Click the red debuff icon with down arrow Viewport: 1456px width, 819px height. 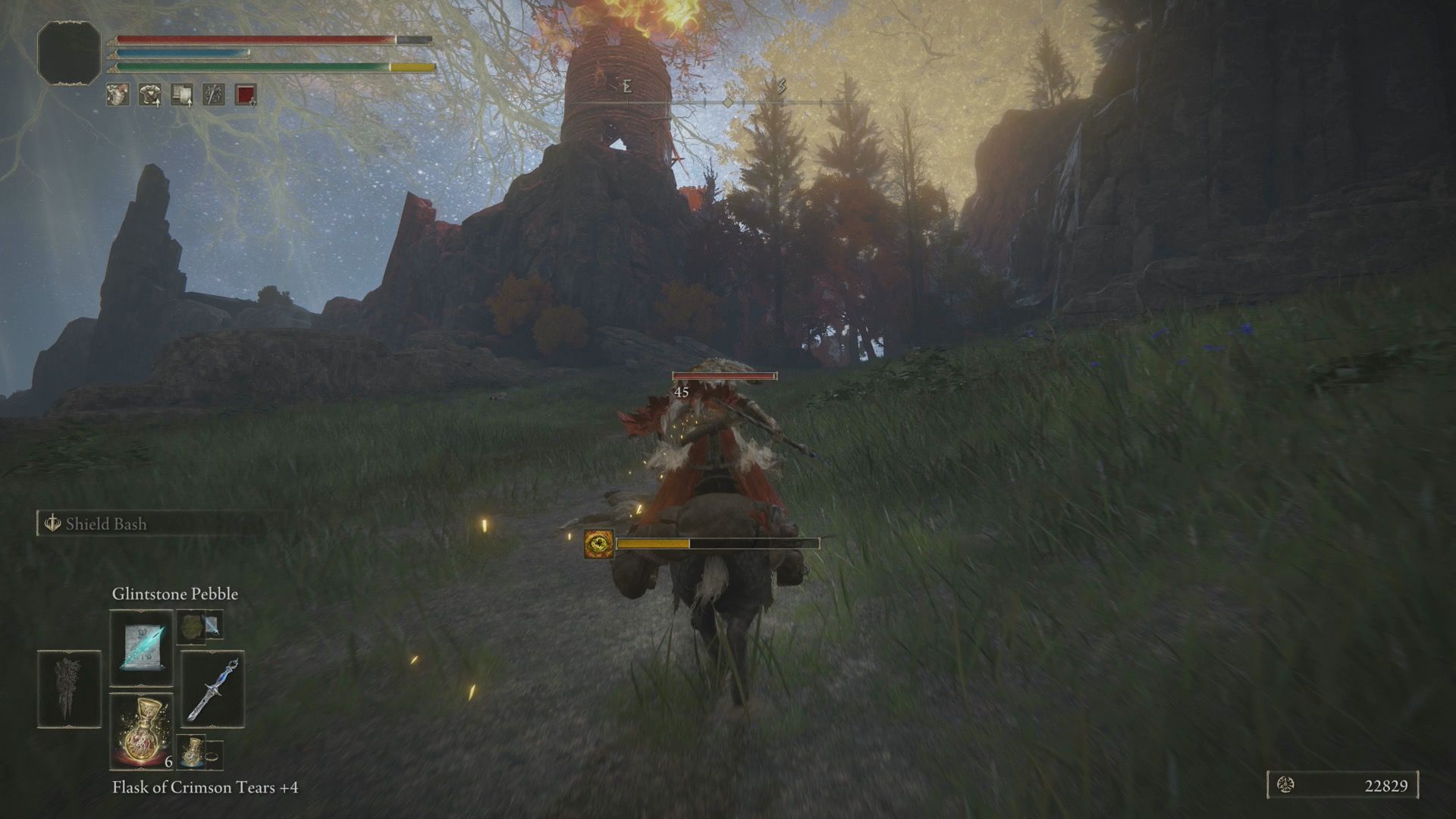(246, 95)
